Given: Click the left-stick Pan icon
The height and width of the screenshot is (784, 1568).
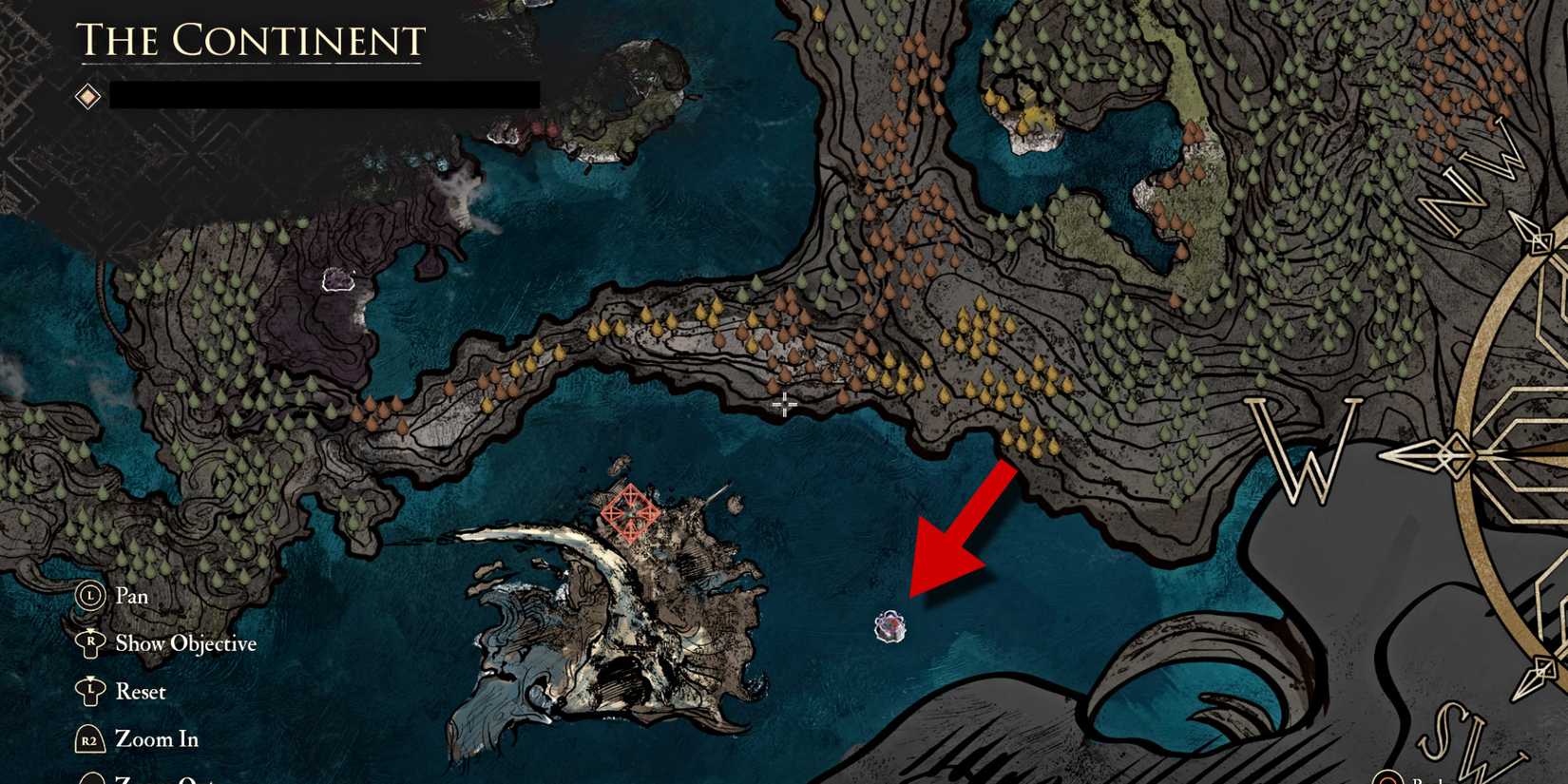Looking at the screenshot, I should tap(90, 596).
